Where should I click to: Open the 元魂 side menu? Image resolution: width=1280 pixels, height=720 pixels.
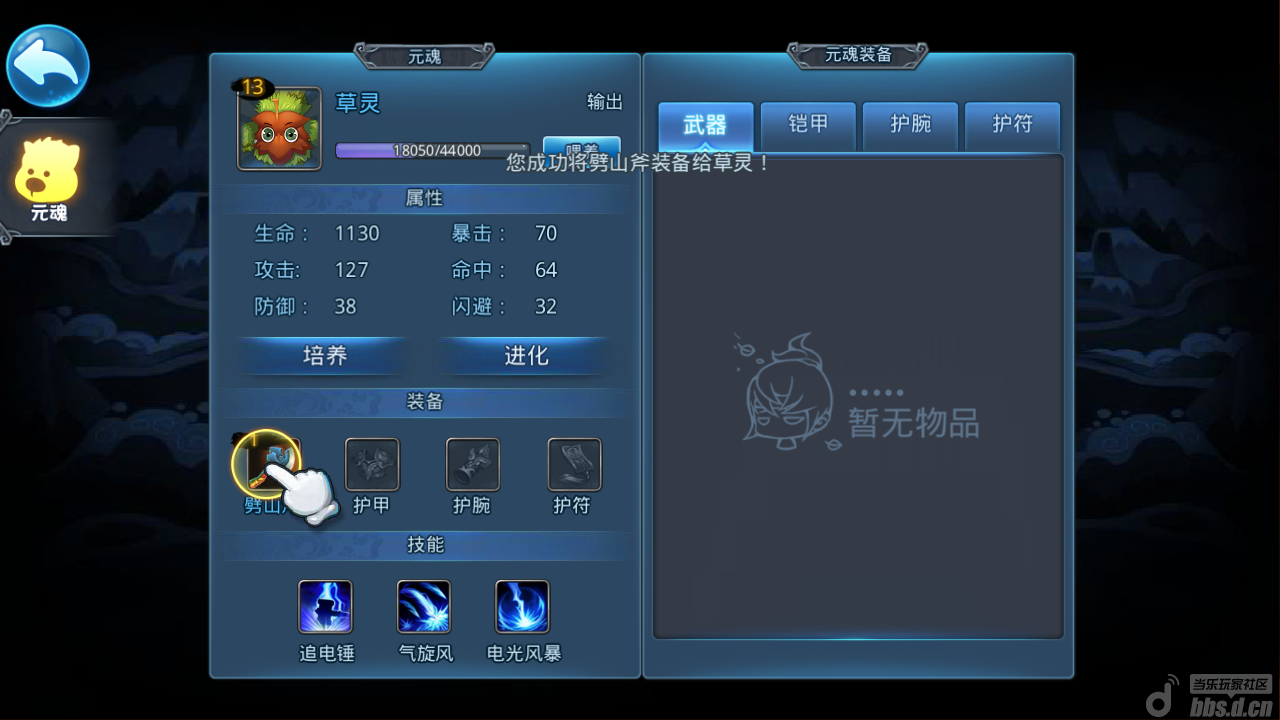click(x=48, y=180)
